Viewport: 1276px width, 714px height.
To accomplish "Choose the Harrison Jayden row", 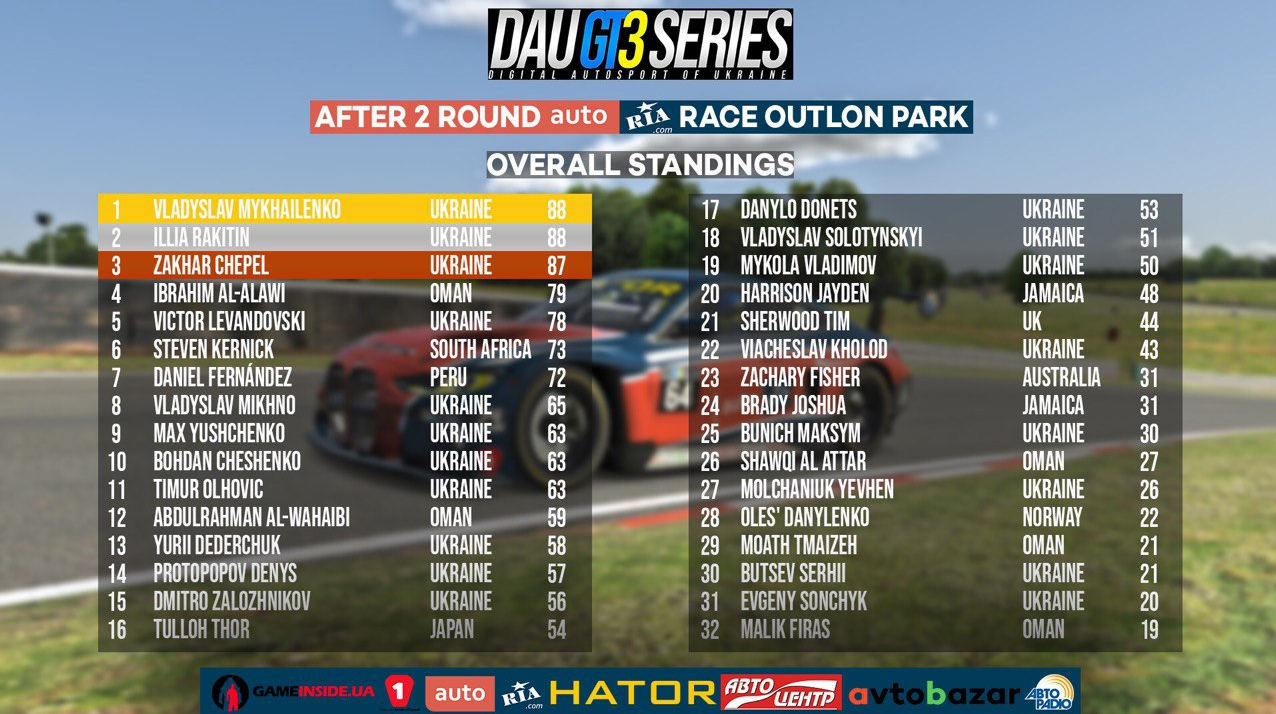I will coord(934,293).
